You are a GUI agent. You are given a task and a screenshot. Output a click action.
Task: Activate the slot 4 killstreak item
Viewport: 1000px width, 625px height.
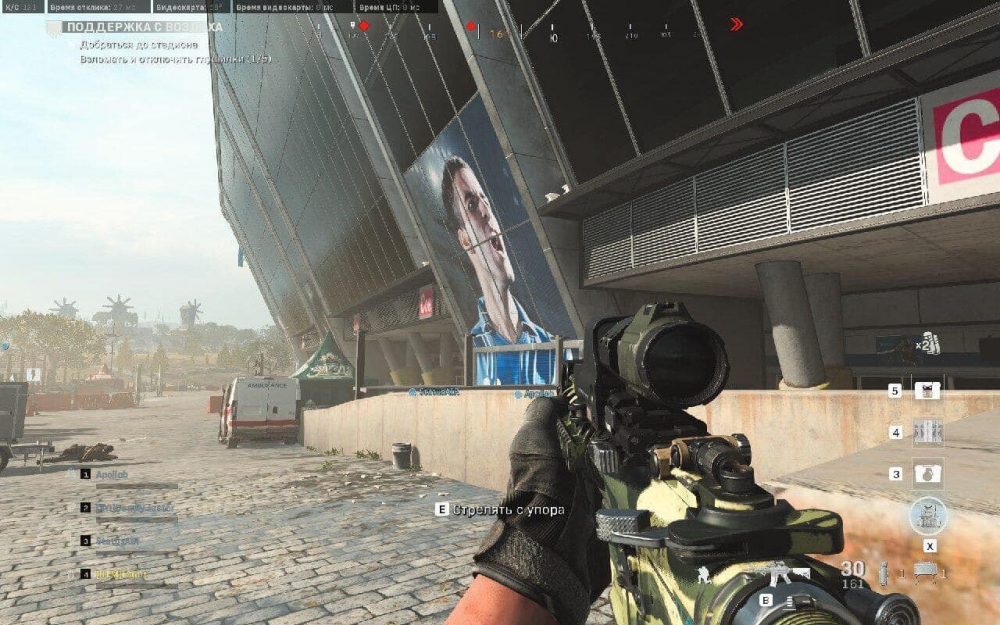point(928,432)
